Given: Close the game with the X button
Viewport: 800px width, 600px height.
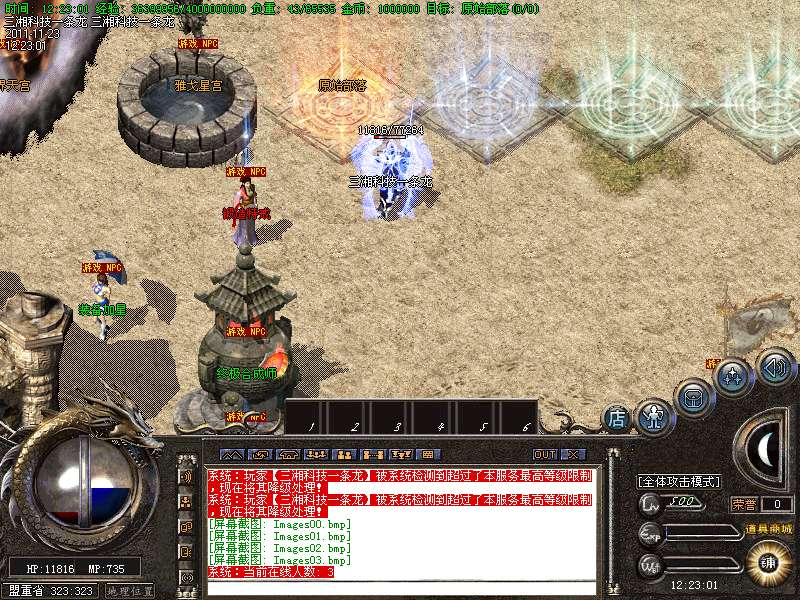Looking at the screenshot, I should (x=572, y=454).
